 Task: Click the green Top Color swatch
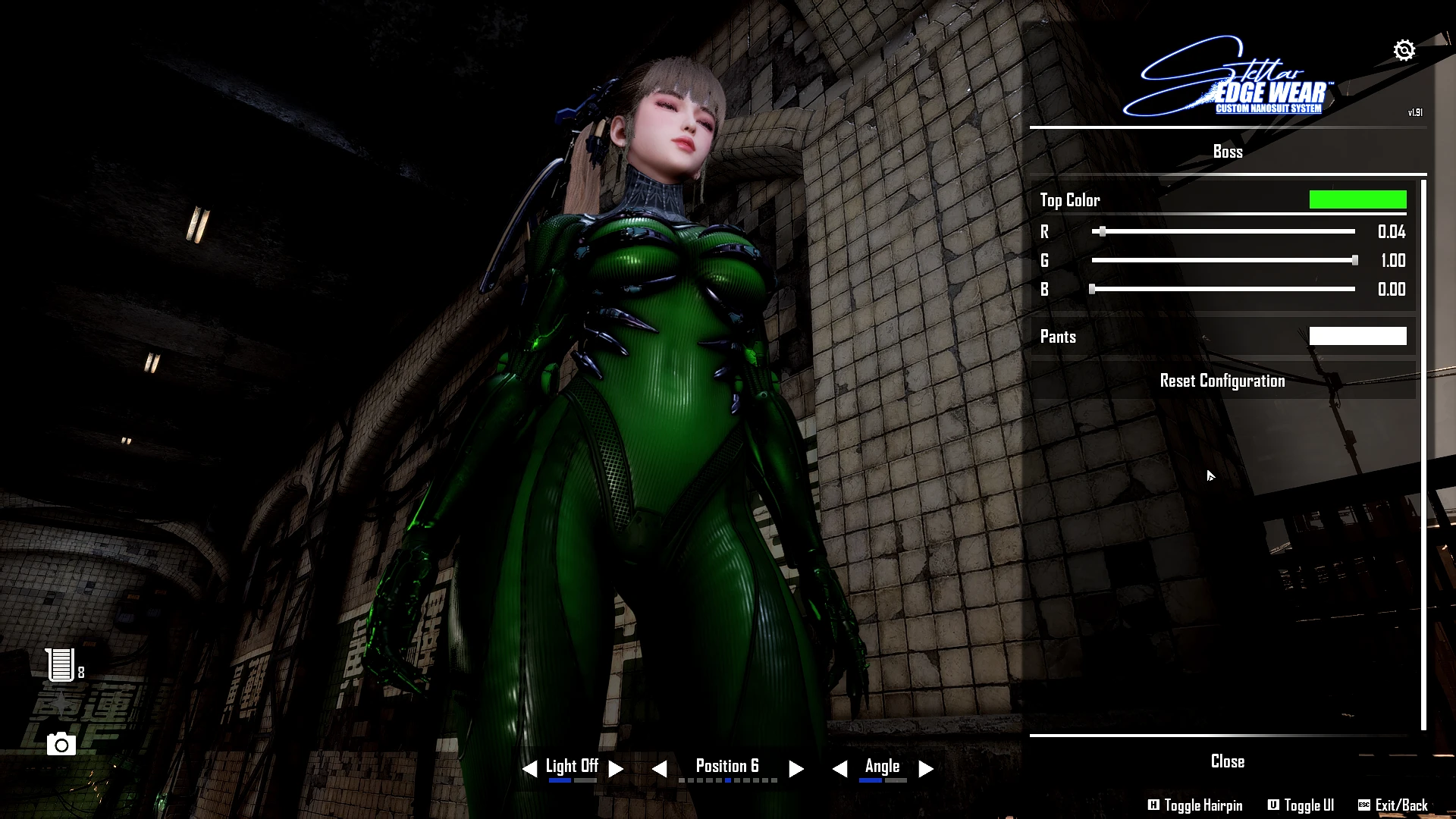(x=1357, y=200)
